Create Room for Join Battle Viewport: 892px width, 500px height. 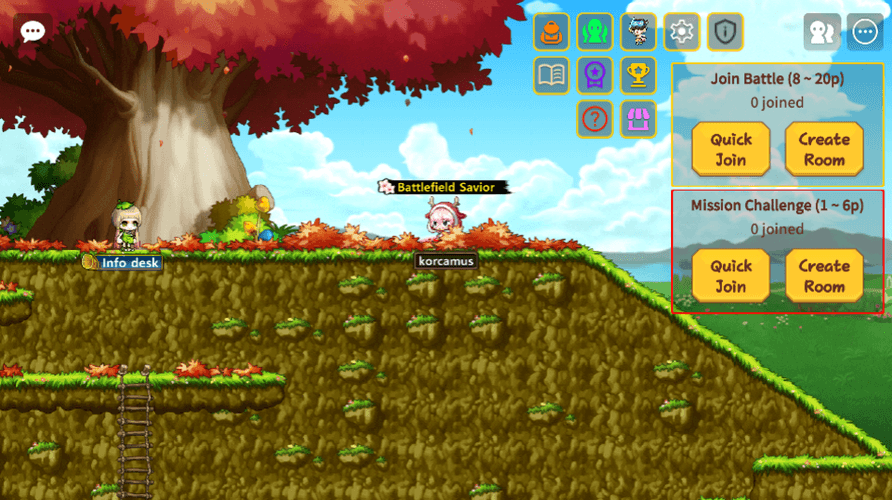click(x=824, y=149)
